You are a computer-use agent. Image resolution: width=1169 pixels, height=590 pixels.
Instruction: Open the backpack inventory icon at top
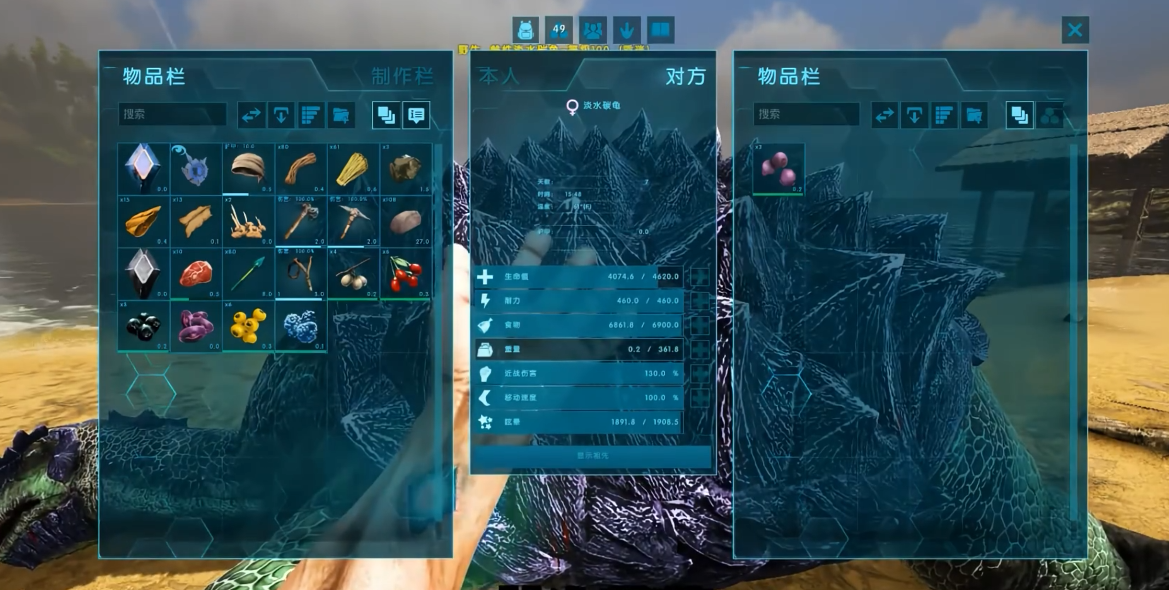(525, 30)
